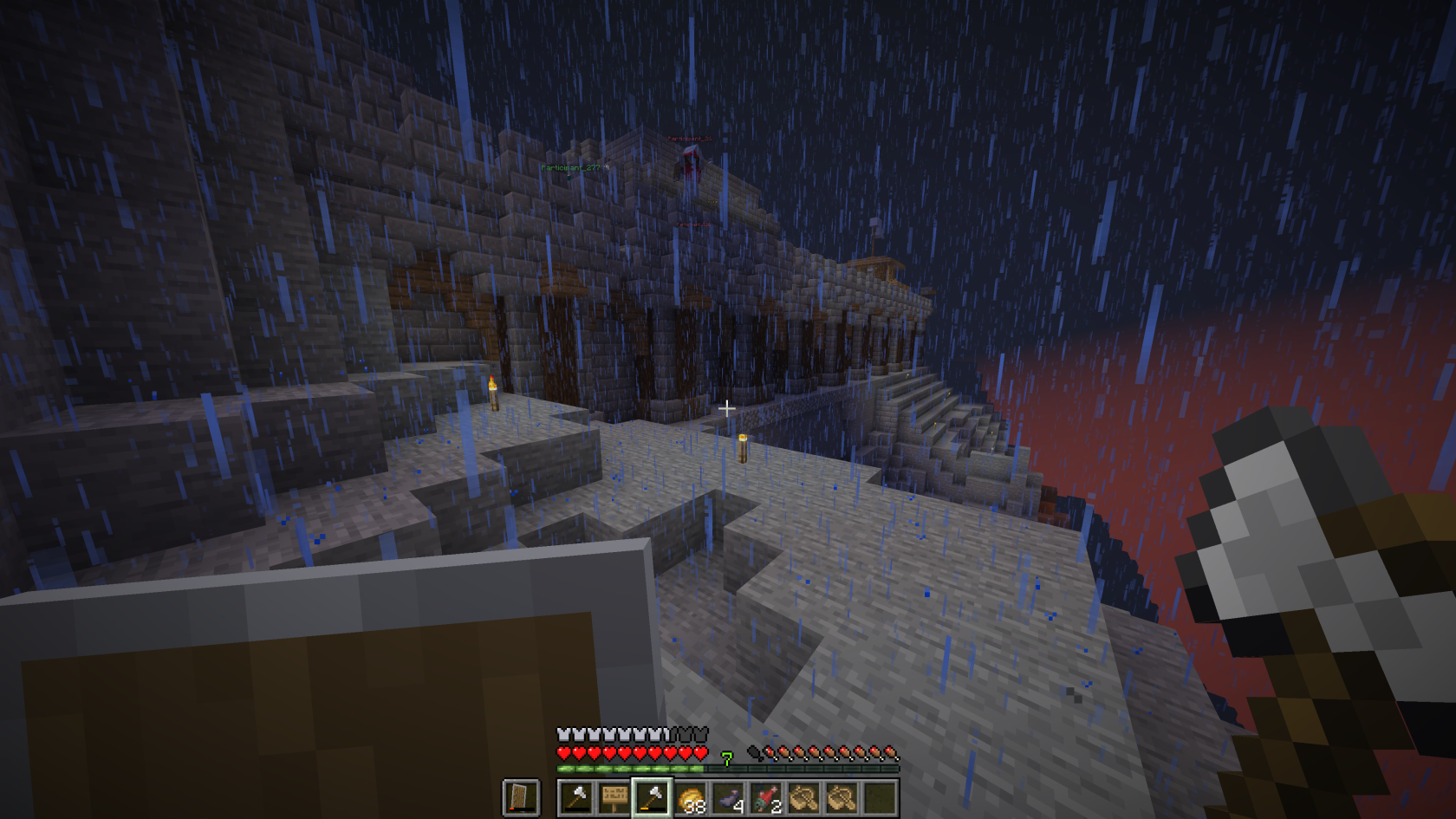Screen dimensions: 1456x819
Task: Select the oak sign hotbar slot
Action: coord(614,797)
